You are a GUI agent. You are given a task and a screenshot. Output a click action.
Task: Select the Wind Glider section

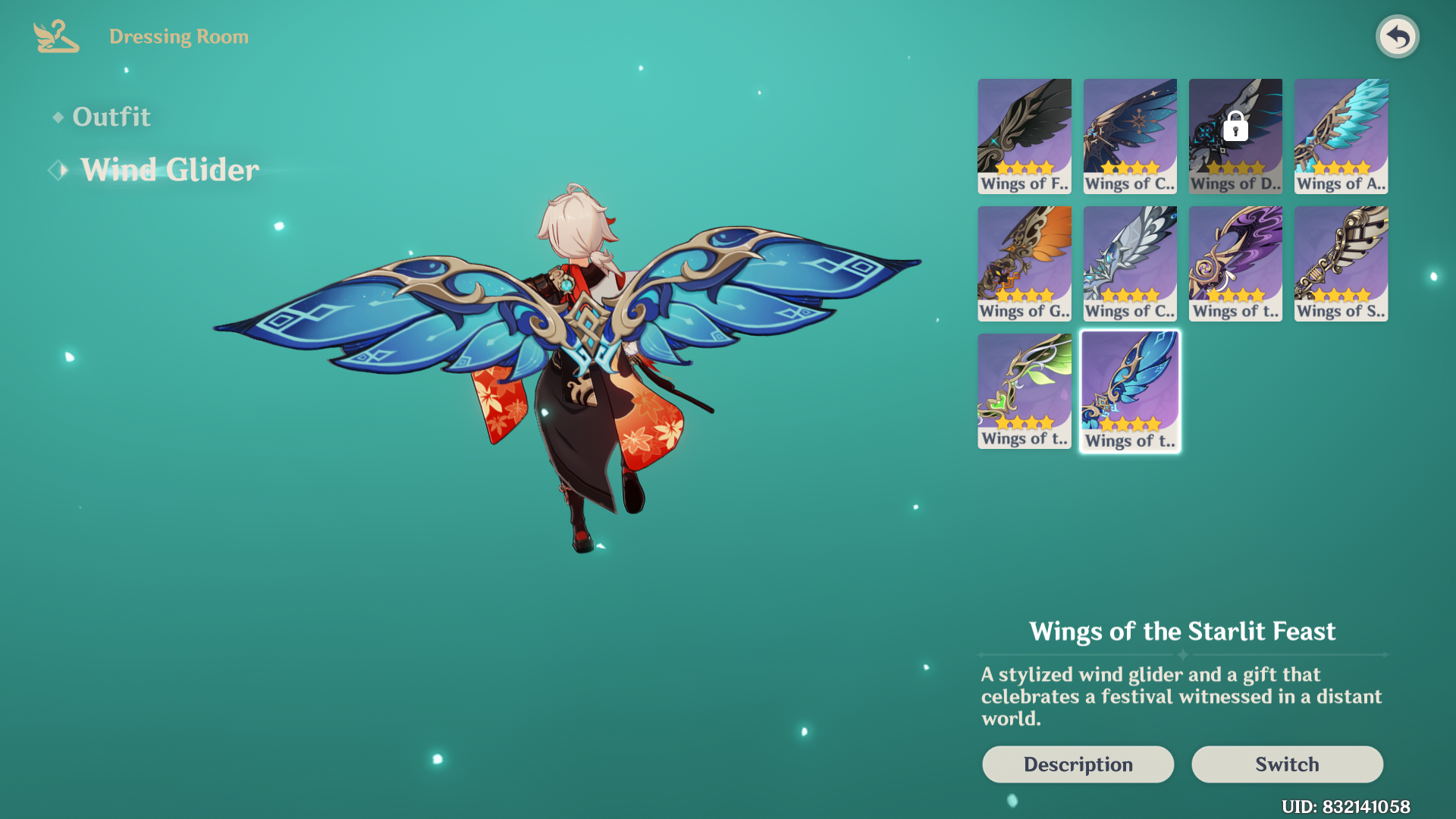(168, 169)
